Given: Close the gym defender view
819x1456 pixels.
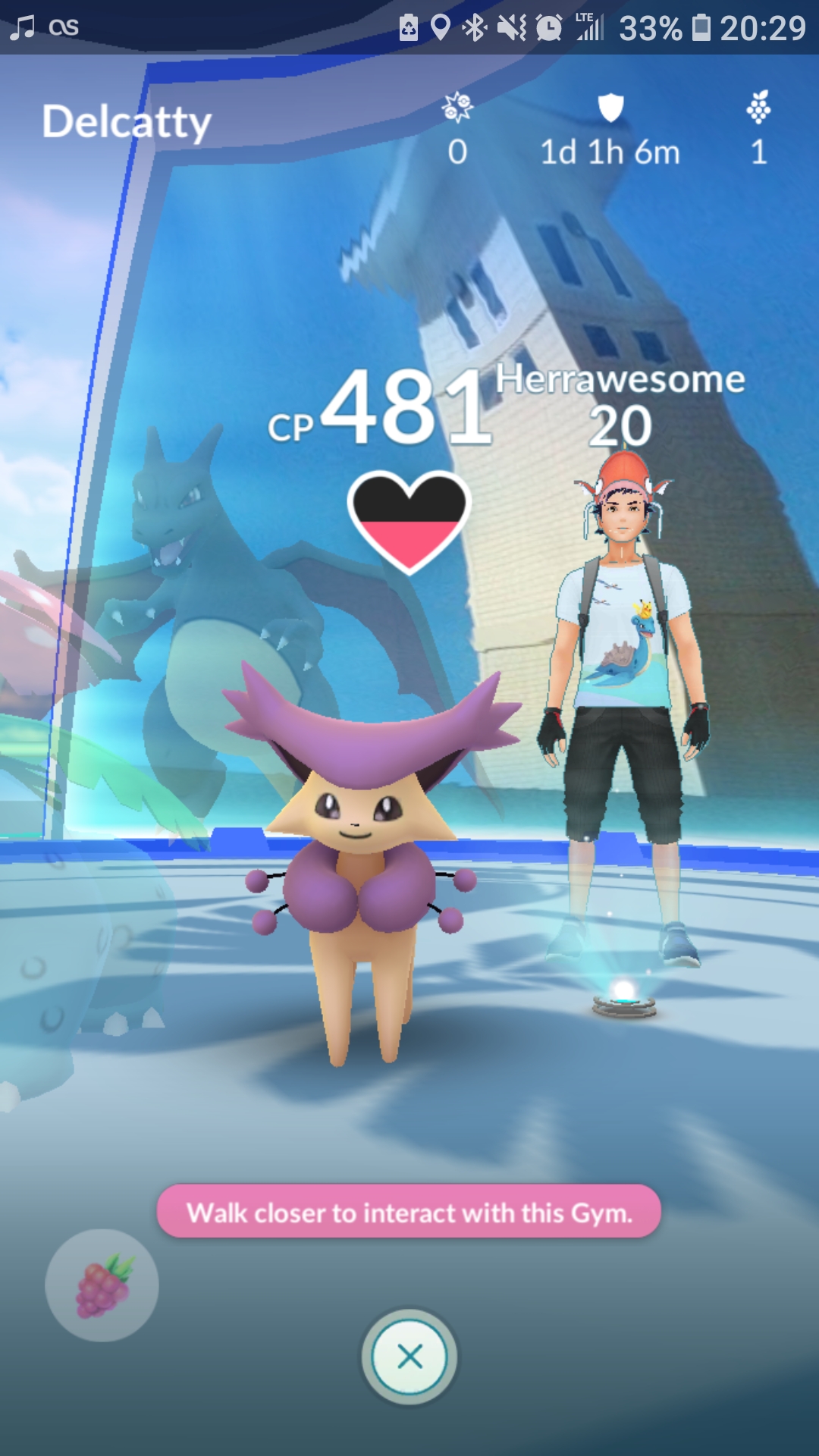Looking at the screenshot, I should point(409,1357).
